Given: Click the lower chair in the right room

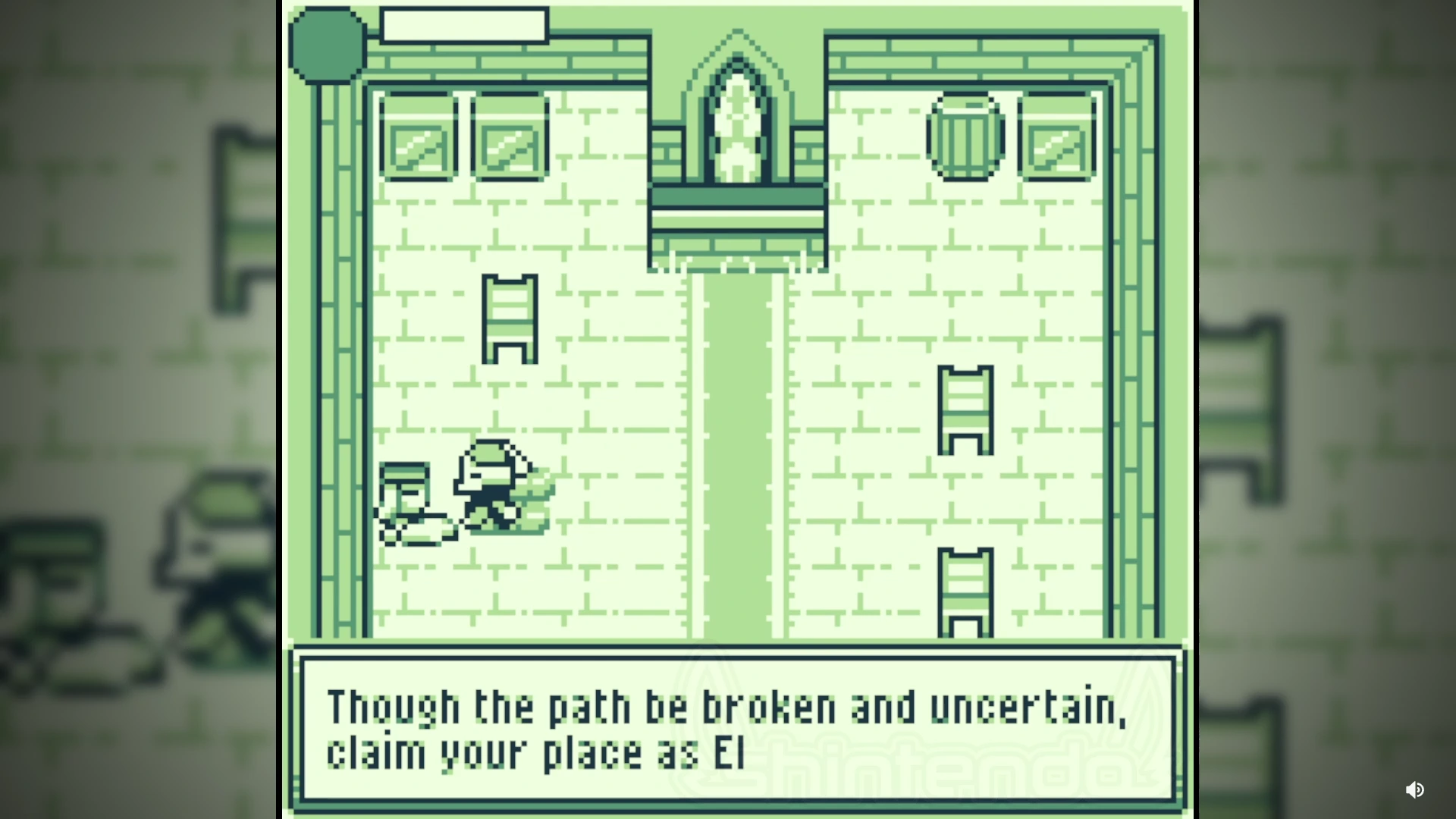Looking at the screenshot, I should (965, 591).
